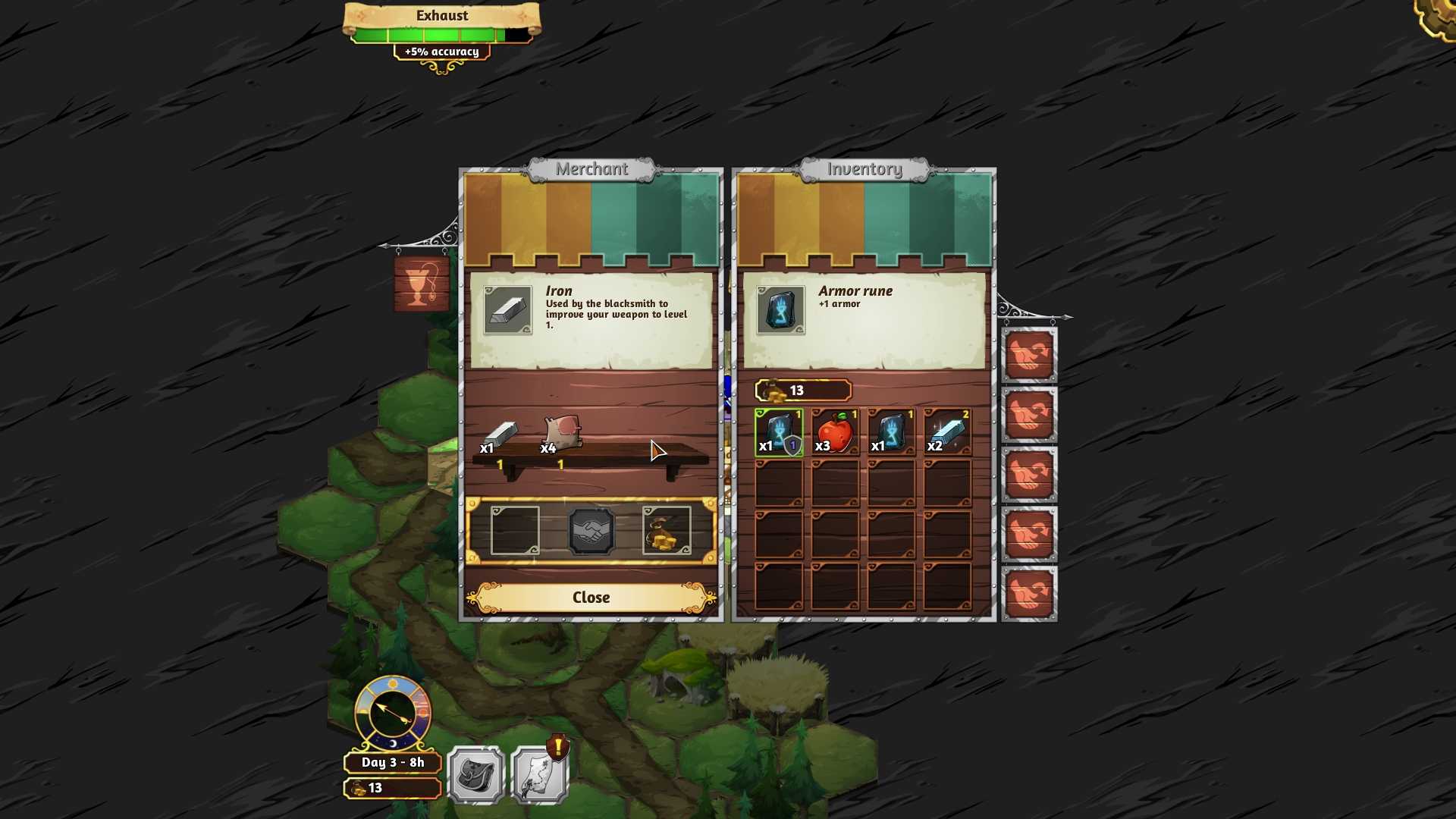Select the Inventory panel title banner
The width and height of the screenshot is (1456, 819).
(x=864, y=169)
